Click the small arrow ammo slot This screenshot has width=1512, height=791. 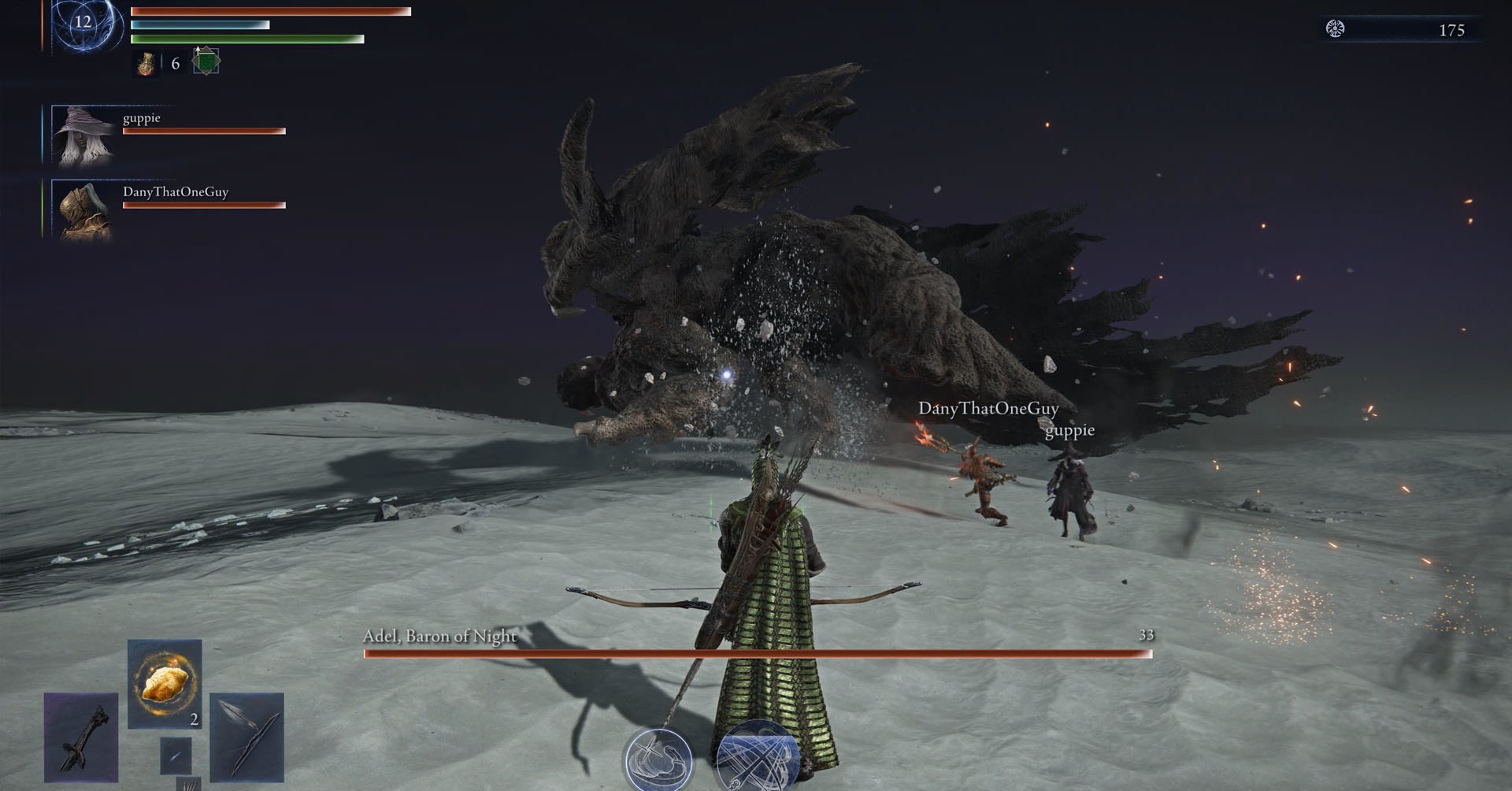pyautogui.click(x=176, y=756)
